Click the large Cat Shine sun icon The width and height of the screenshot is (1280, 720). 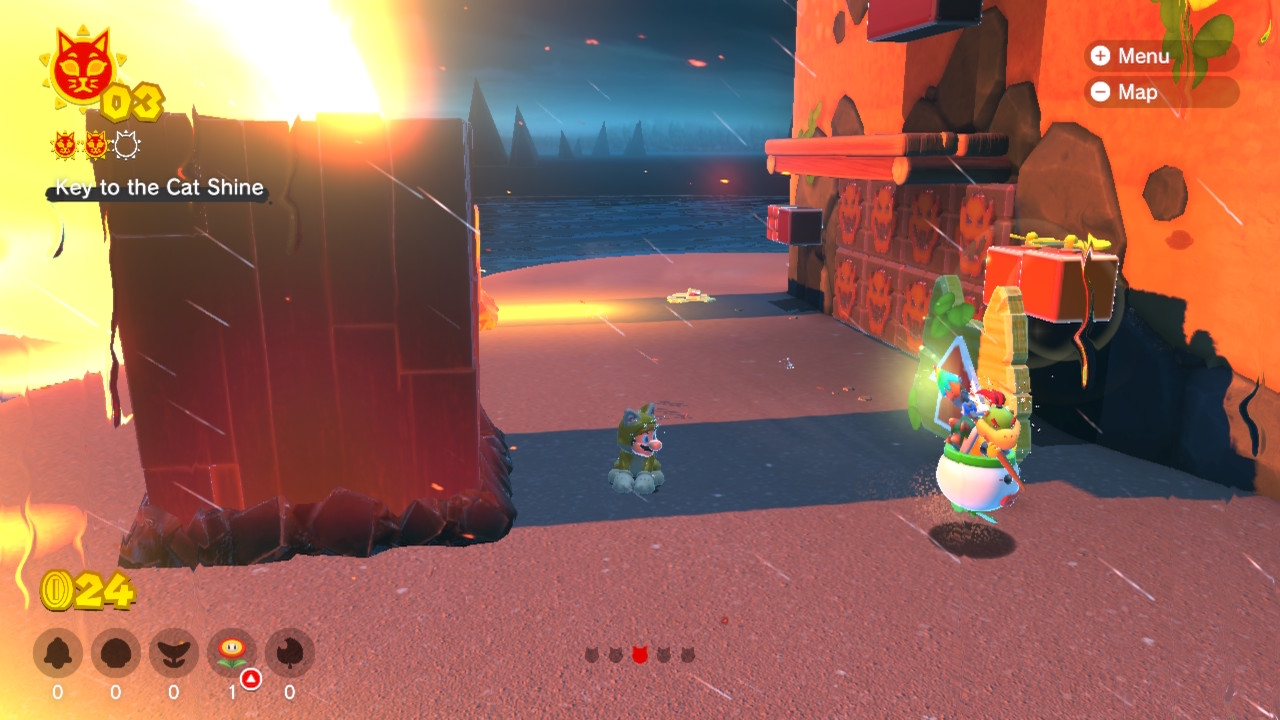point(79,69)
